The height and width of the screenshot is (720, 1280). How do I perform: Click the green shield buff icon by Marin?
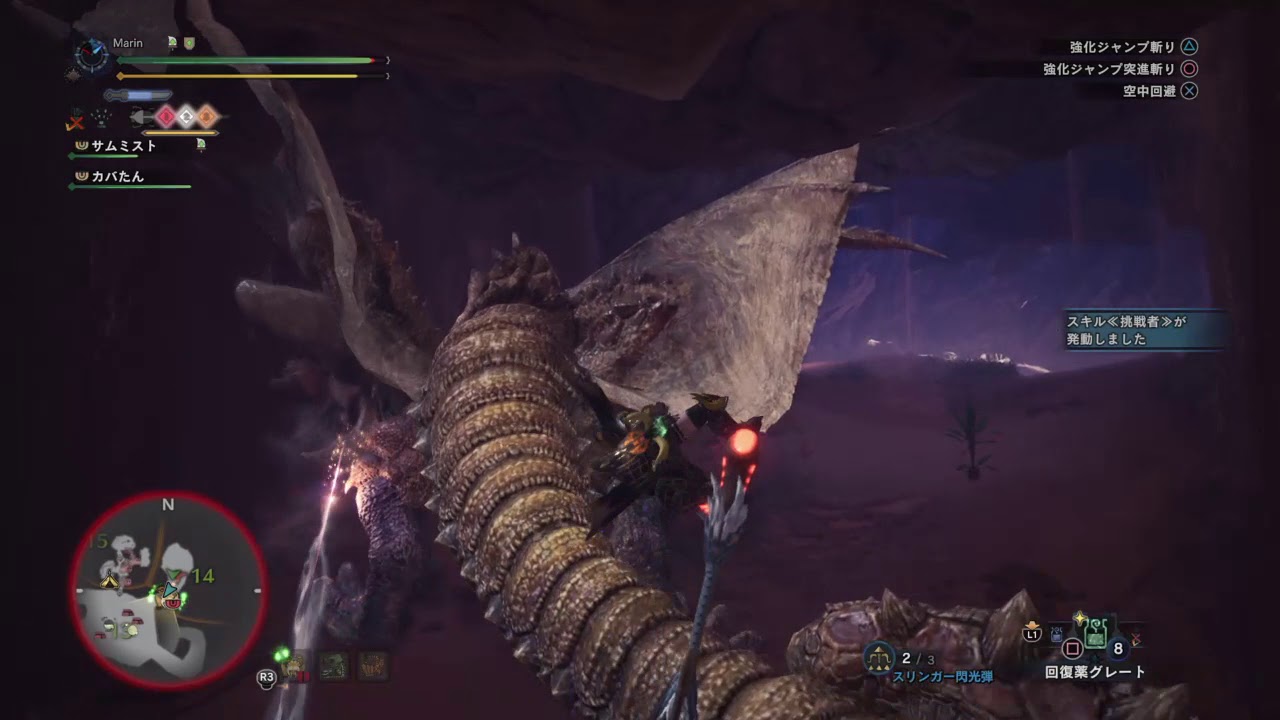(x=189, y=43)
